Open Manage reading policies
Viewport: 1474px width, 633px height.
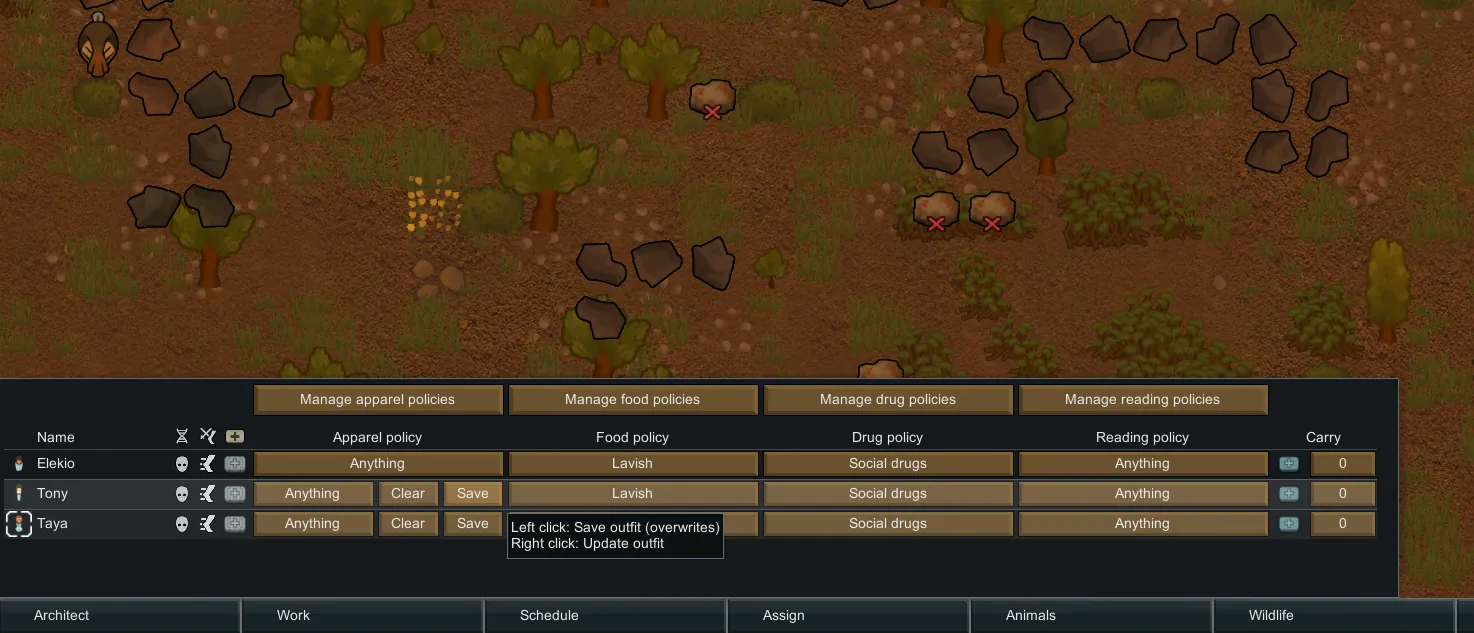tap(1142, 400)
